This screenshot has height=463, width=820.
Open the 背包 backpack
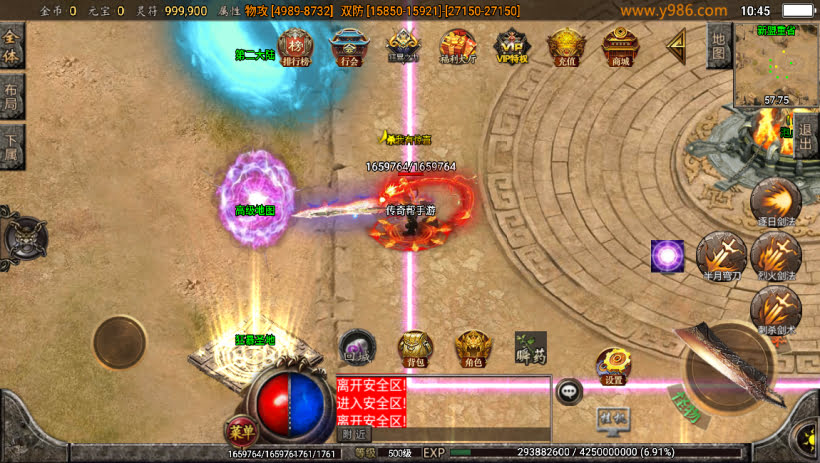416,347
